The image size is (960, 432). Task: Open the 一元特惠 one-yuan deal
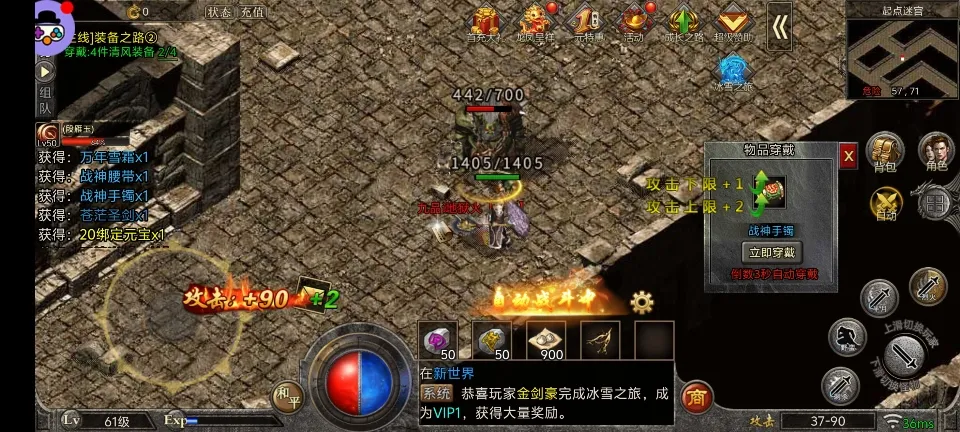click(x=586, y=24)
